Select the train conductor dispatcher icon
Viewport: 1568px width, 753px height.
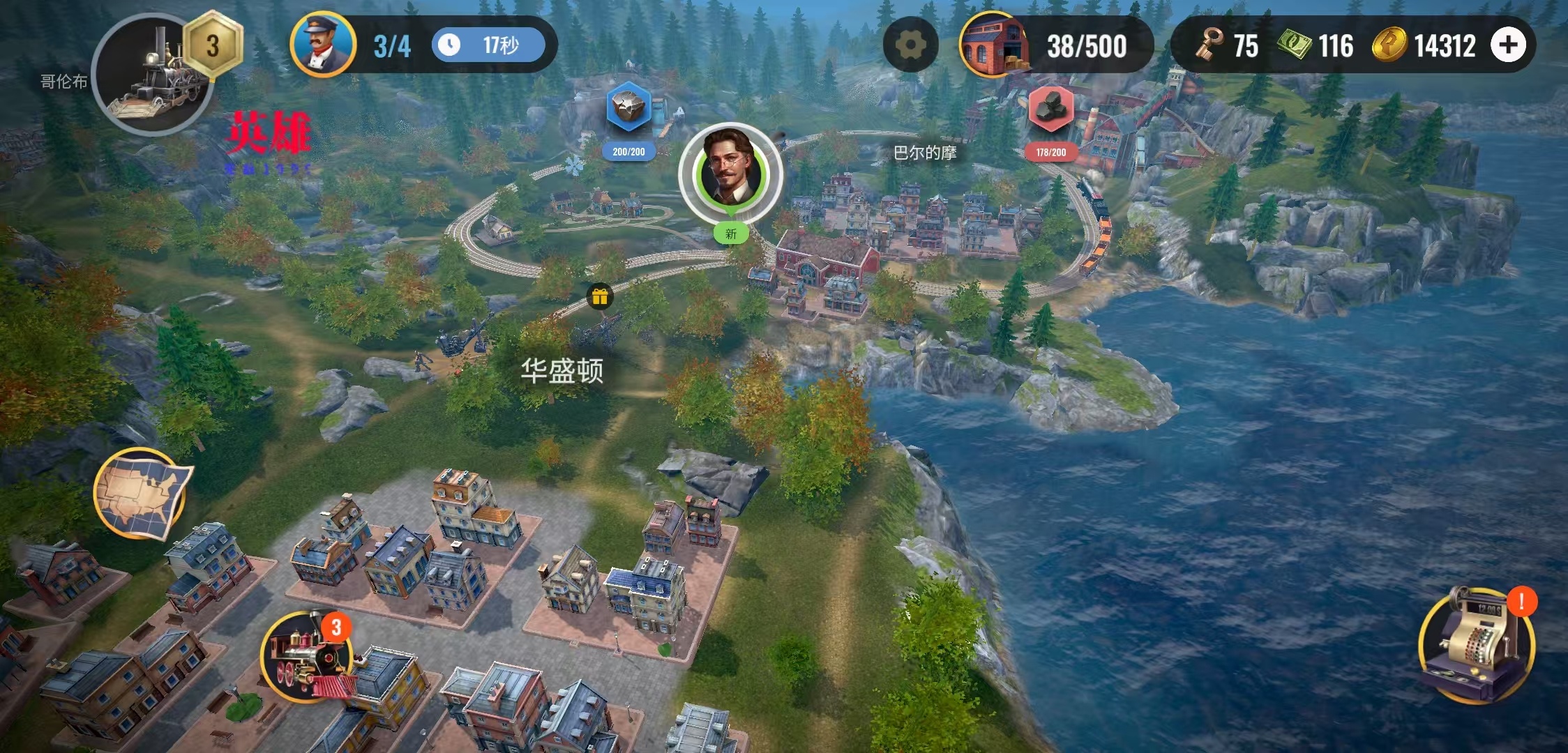point(323,44)
